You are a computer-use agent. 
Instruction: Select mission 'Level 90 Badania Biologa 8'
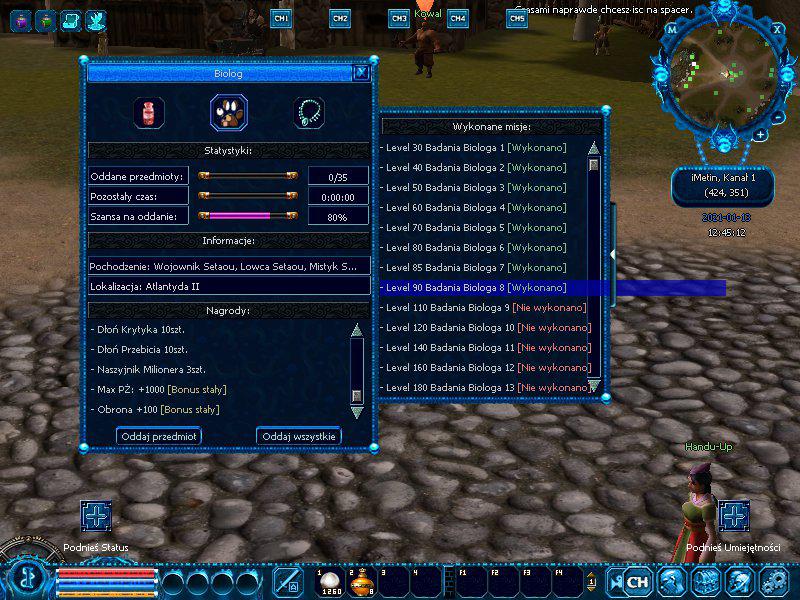[x=475, y=288]
